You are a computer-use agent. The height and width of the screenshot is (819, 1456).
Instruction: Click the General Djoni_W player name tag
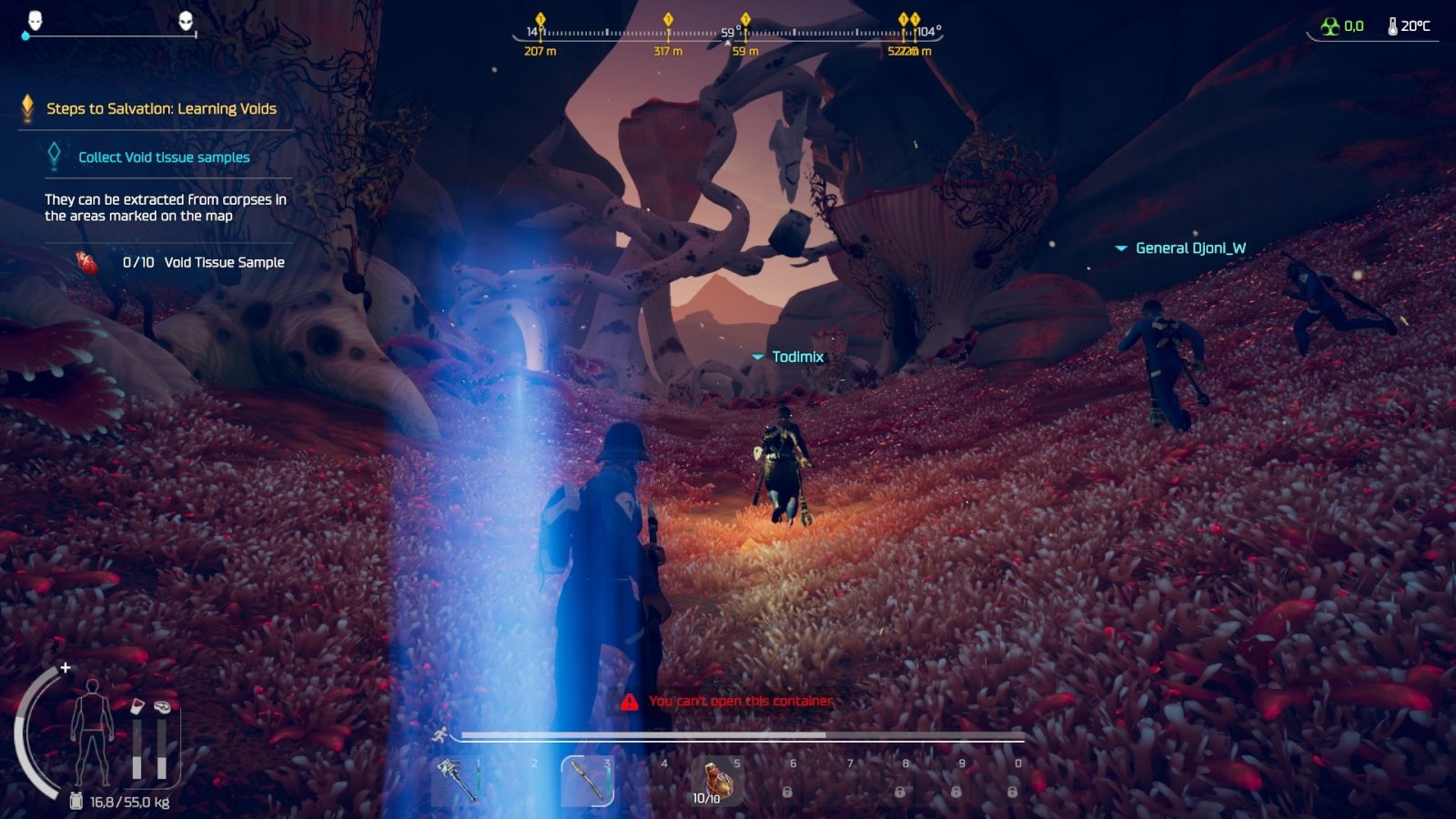tap(1190, 248)
